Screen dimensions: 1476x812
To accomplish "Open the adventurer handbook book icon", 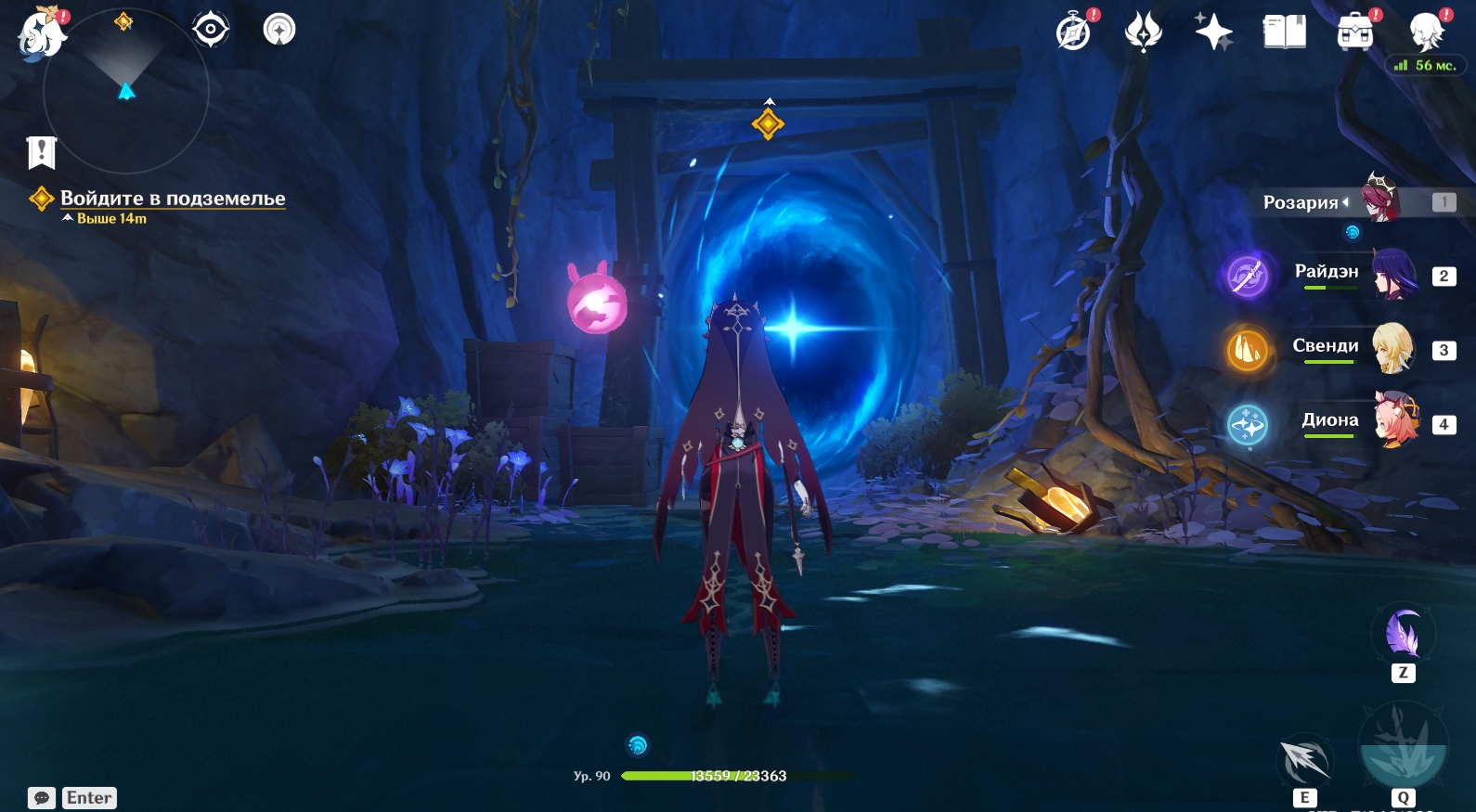I will click(1285, 32).
